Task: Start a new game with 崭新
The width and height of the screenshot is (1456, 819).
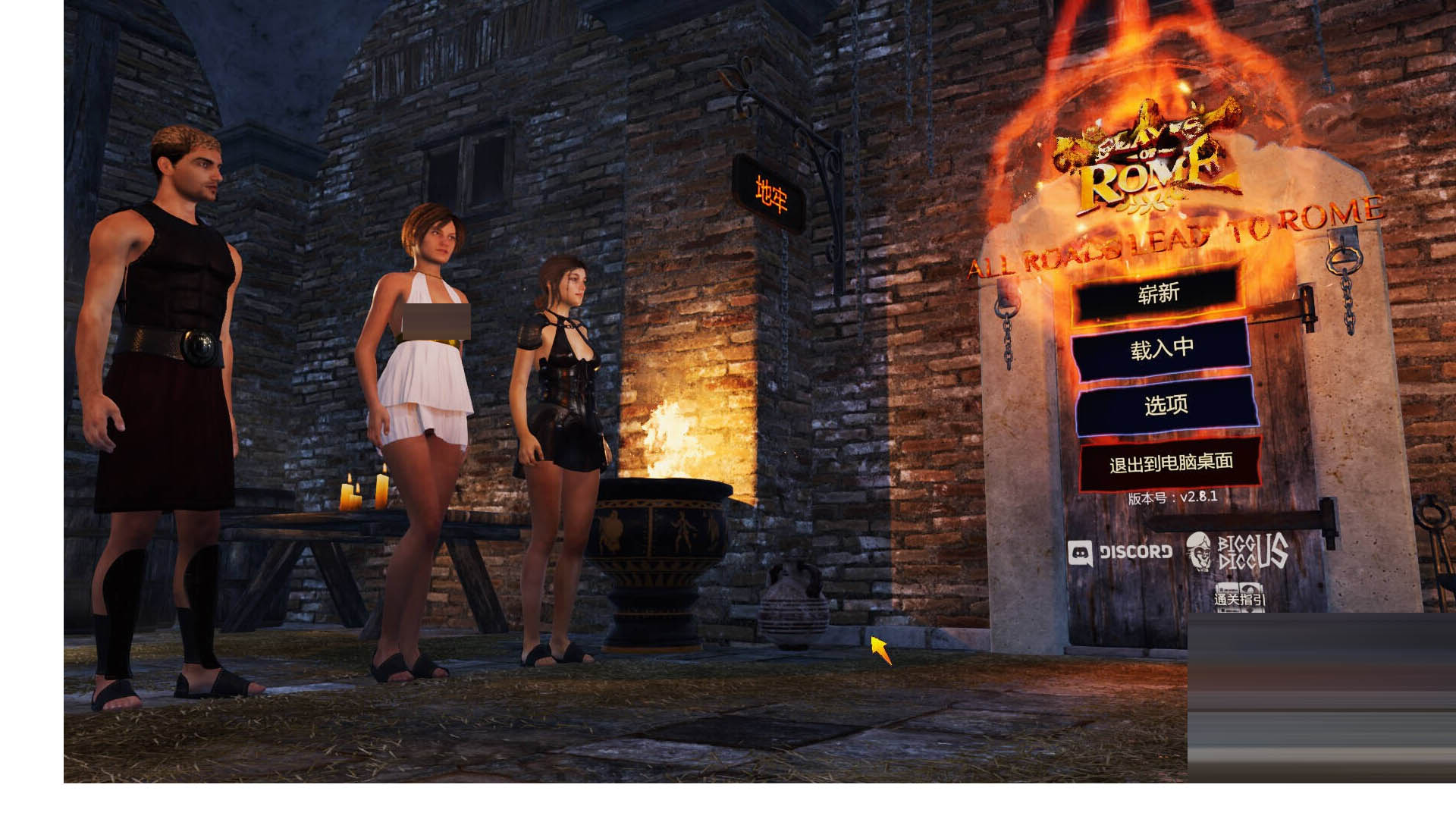Action: click(1158, 294)
